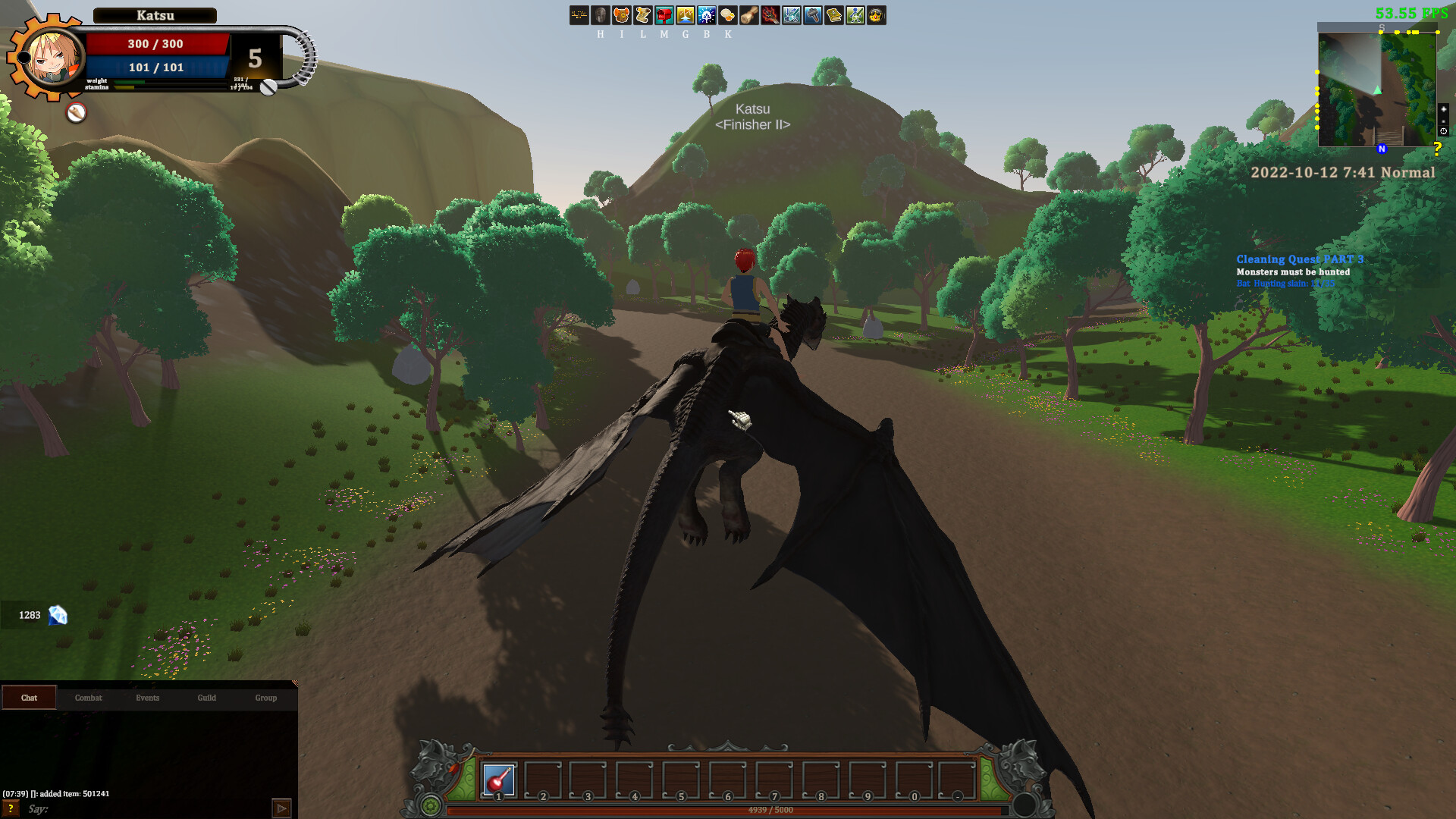1456x819 pixels.
Task: Click the experience bar showing 4939/5000
Action: pos(770,809)
